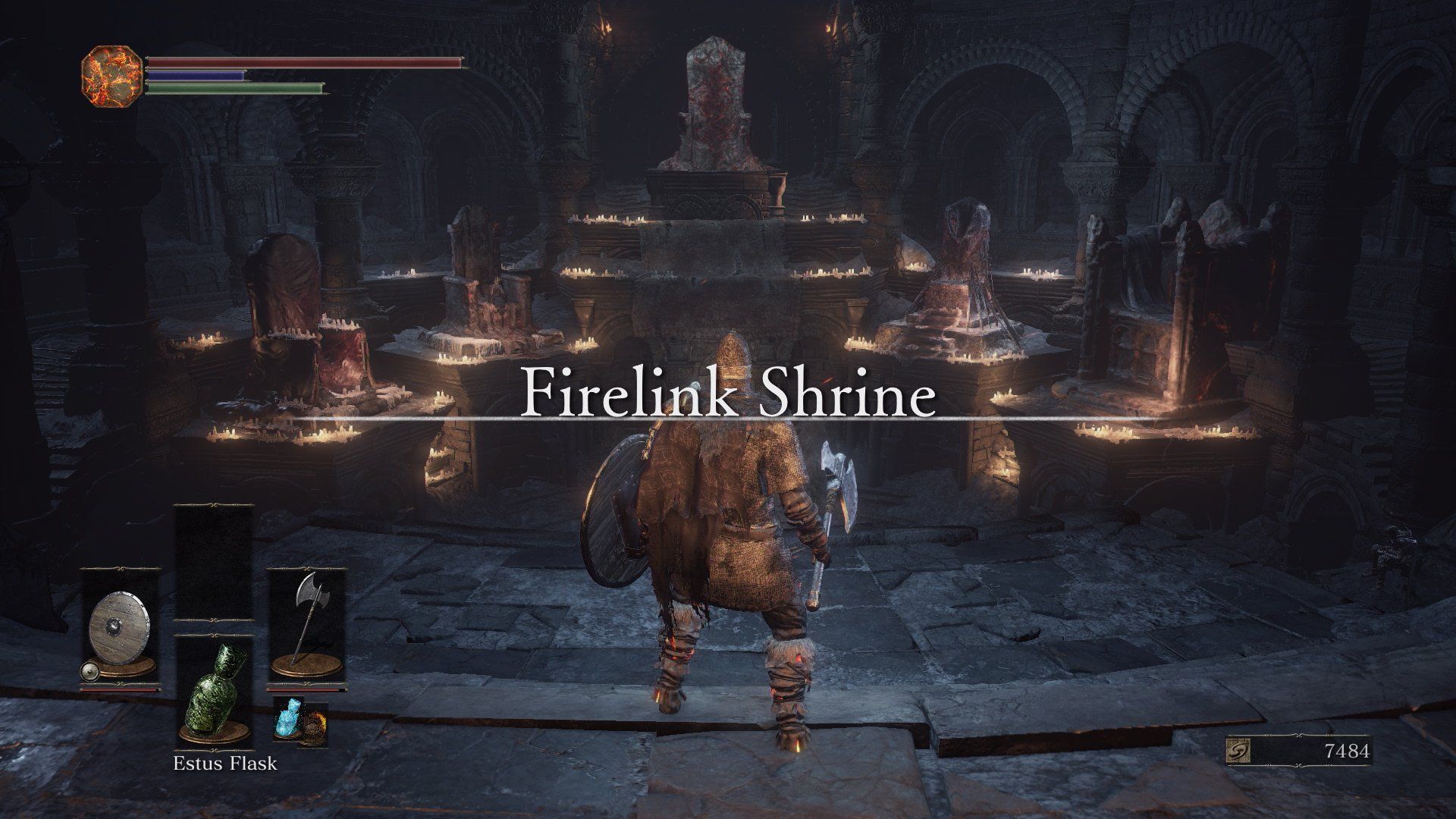Screen dimensions: 1456x819
Task: Click the ornate divider under the equipped shield
Action: [120, 684]
